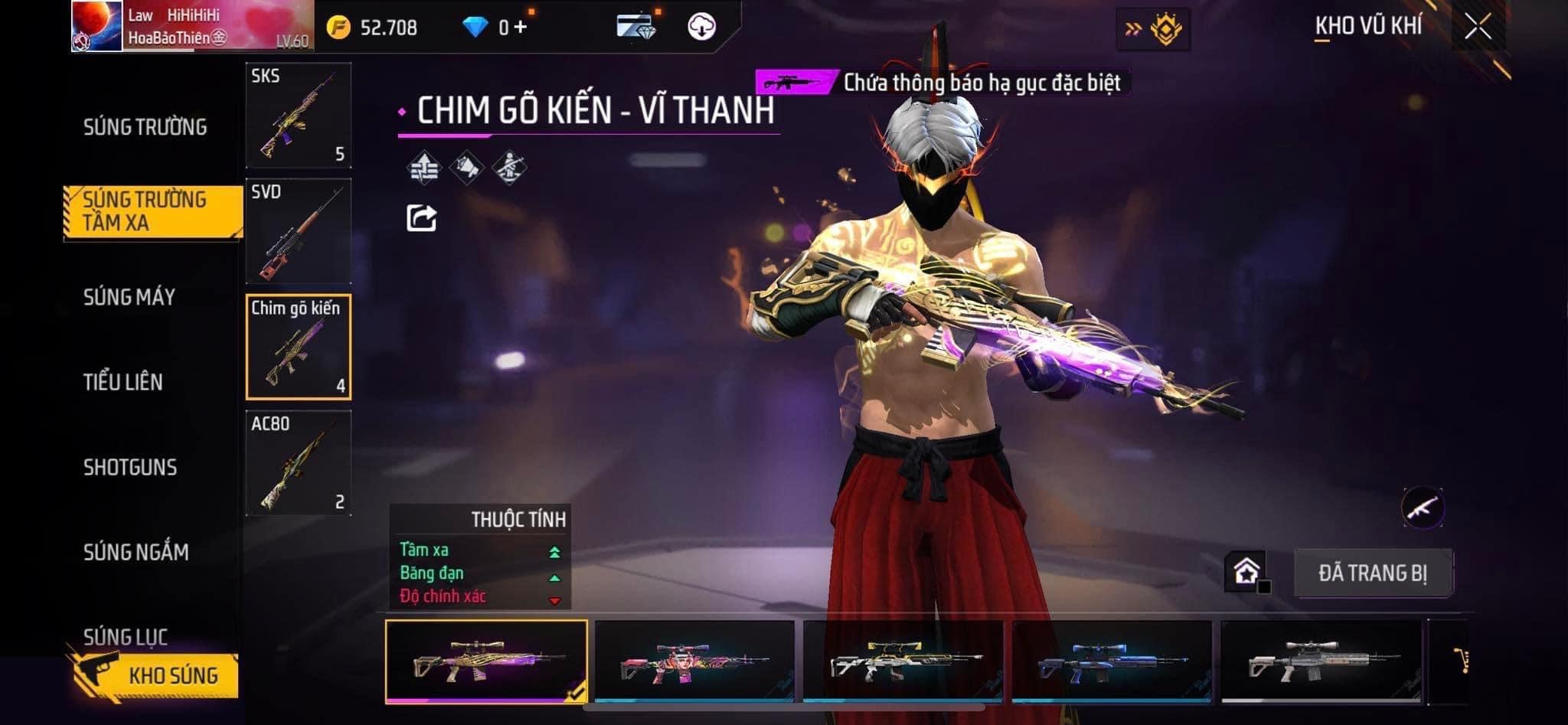Click the ĐÃ TRANG BỊ button
This screenshot has height=725, width=1568.
click(1373, 573)
